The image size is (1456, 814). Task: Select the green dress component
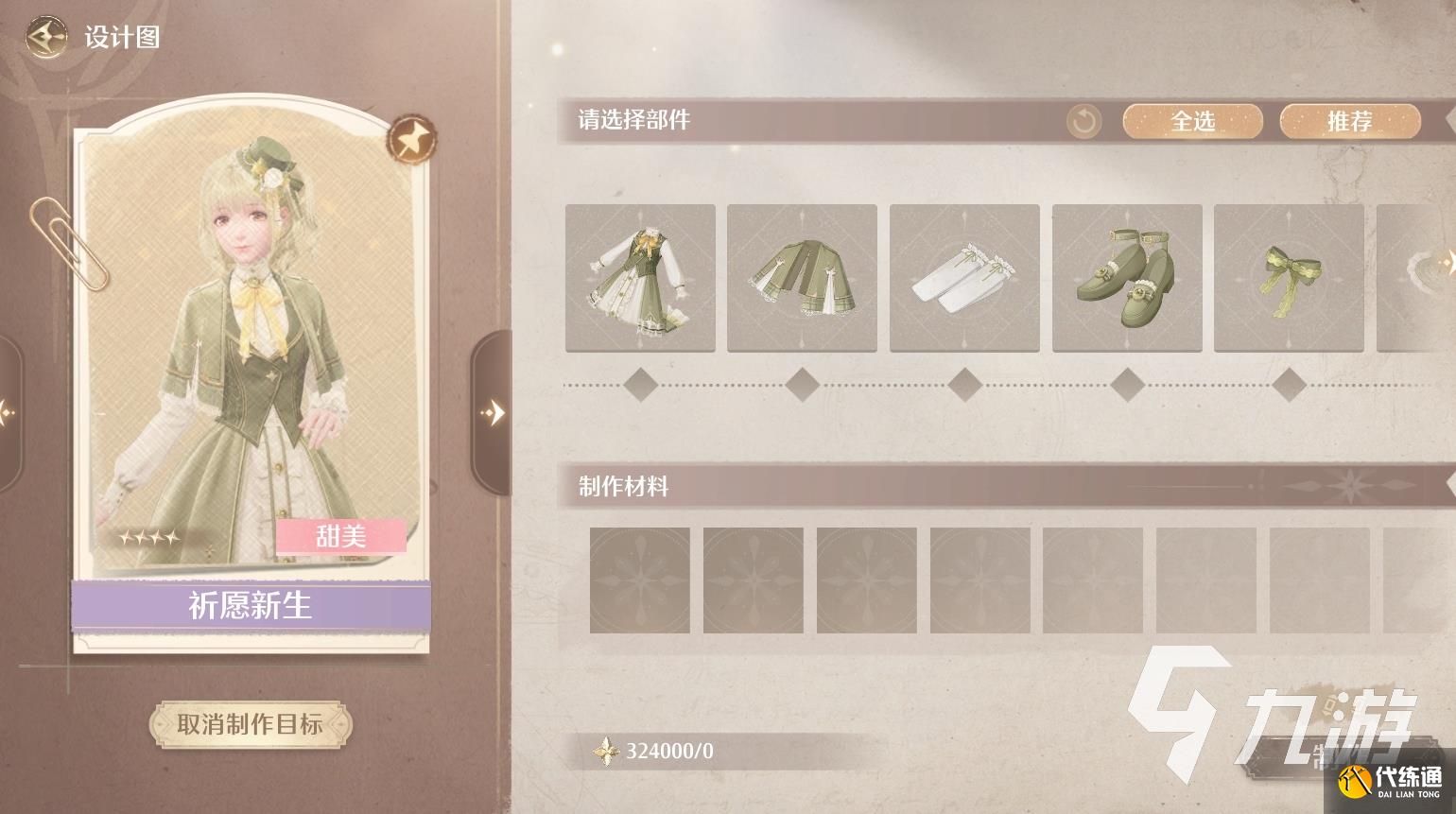640,278
